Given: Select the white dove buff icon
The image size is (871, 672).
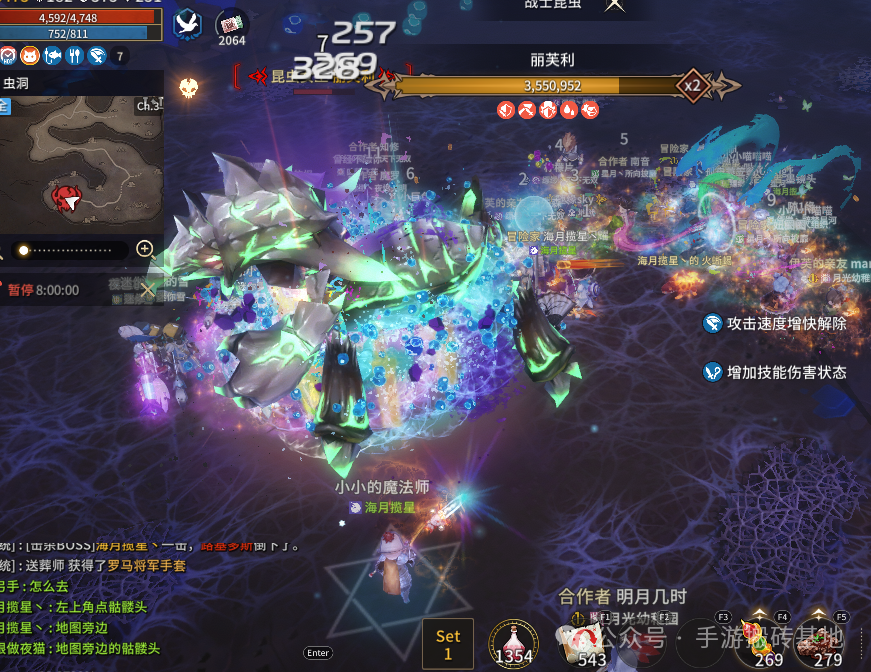Looking at the screenshot, I should pyautogui.click(x=187, y=23).
